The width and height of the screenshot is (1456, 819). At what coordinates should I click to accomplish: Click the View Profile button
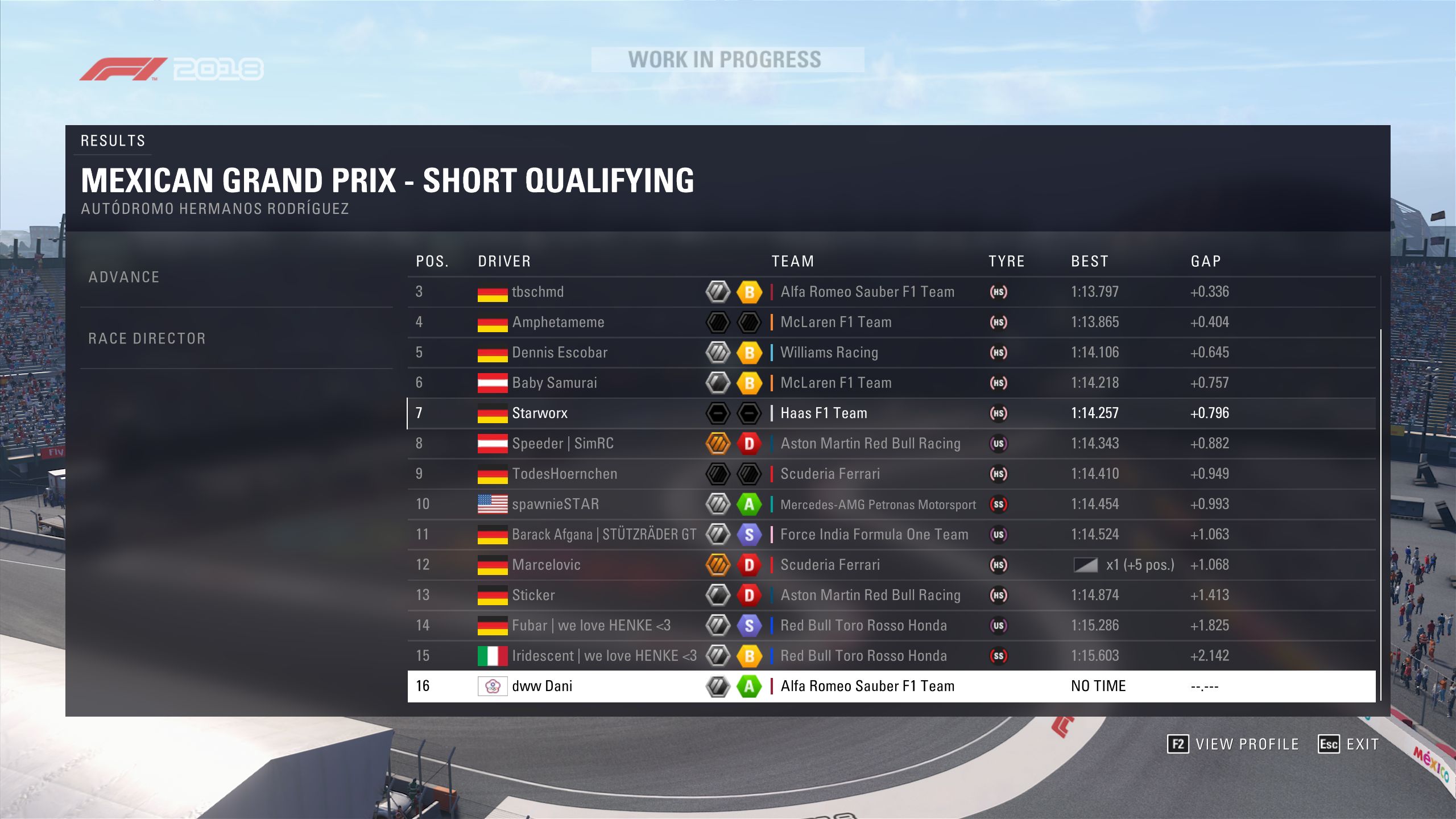[x=1233, y=744]
